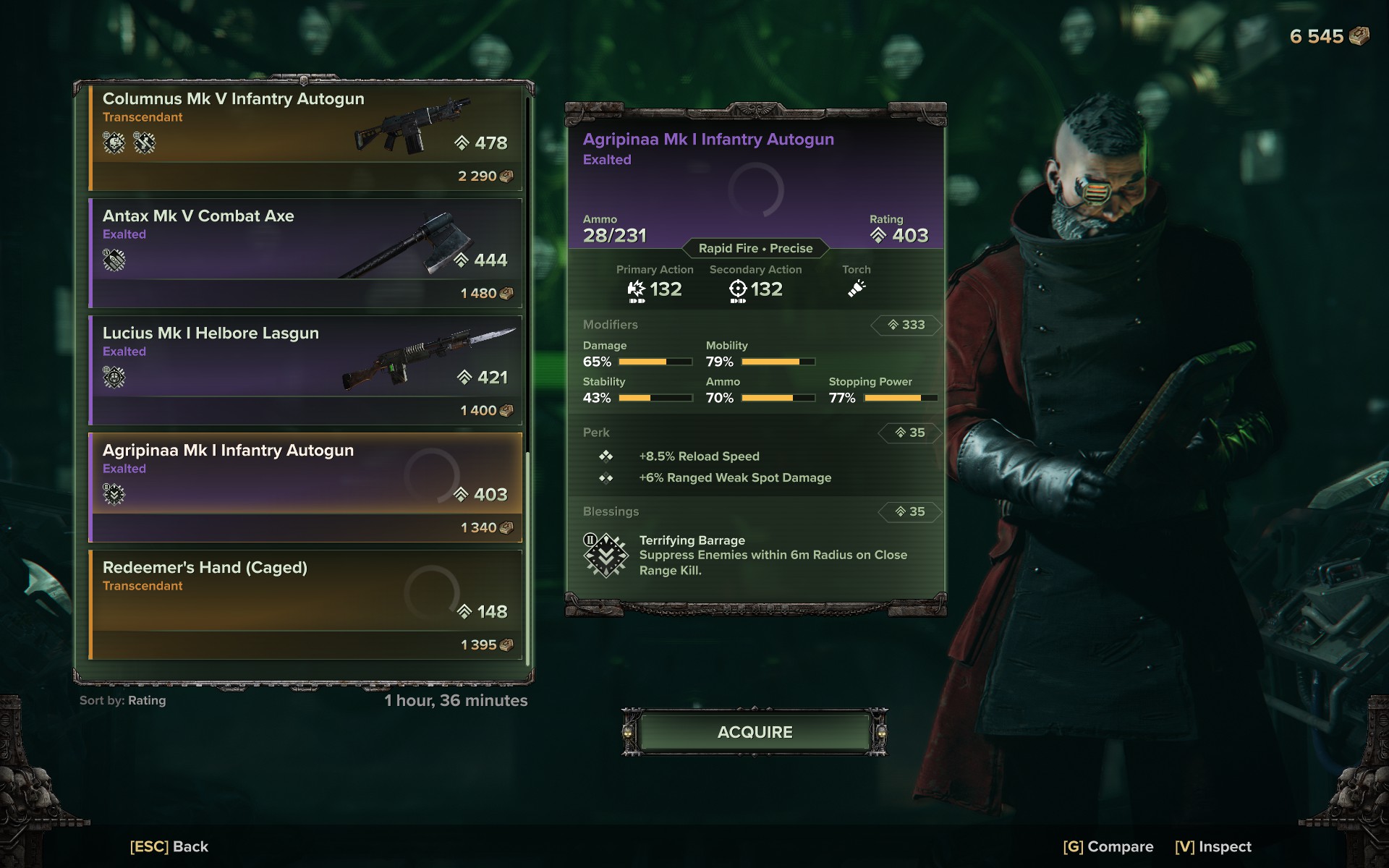Image resolution: width=1389 pixels, height=868 pixels.
Task: Click the Terrifying Barrage blessing icon
Action: 605,556
